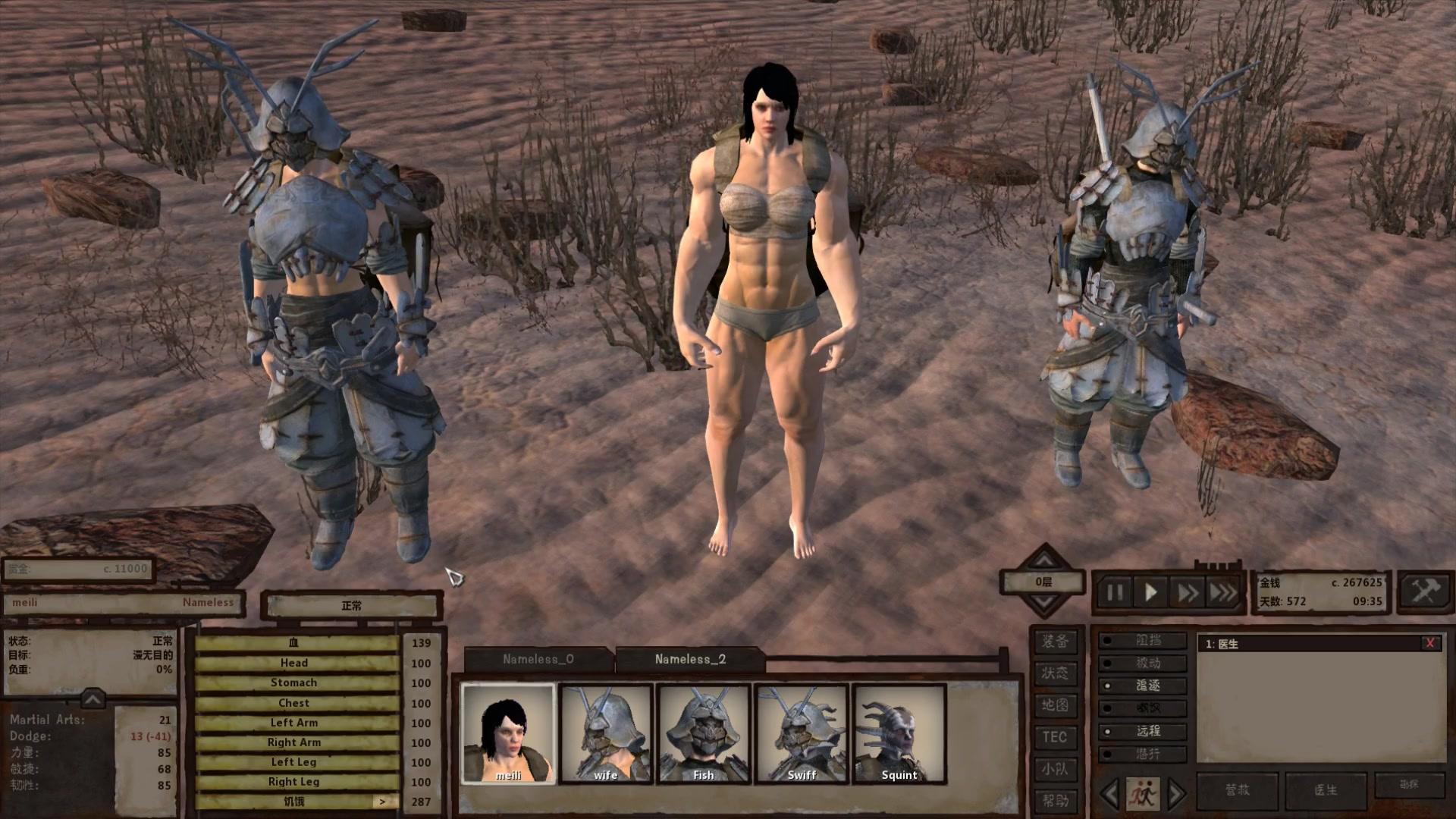
Task: Pause the game with the pause button
Action: click(x=1115, y=592)
